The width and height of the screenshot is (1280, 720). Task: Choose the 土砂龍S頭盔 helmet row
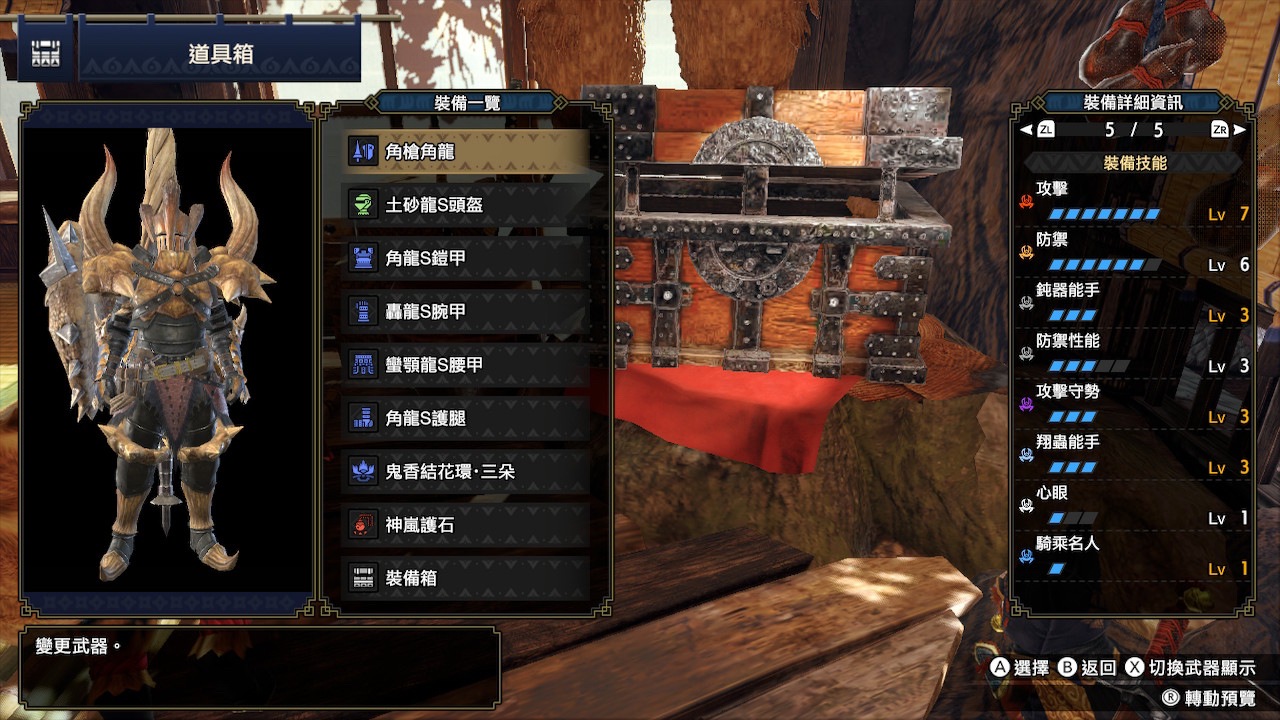[x=465, y=205]
